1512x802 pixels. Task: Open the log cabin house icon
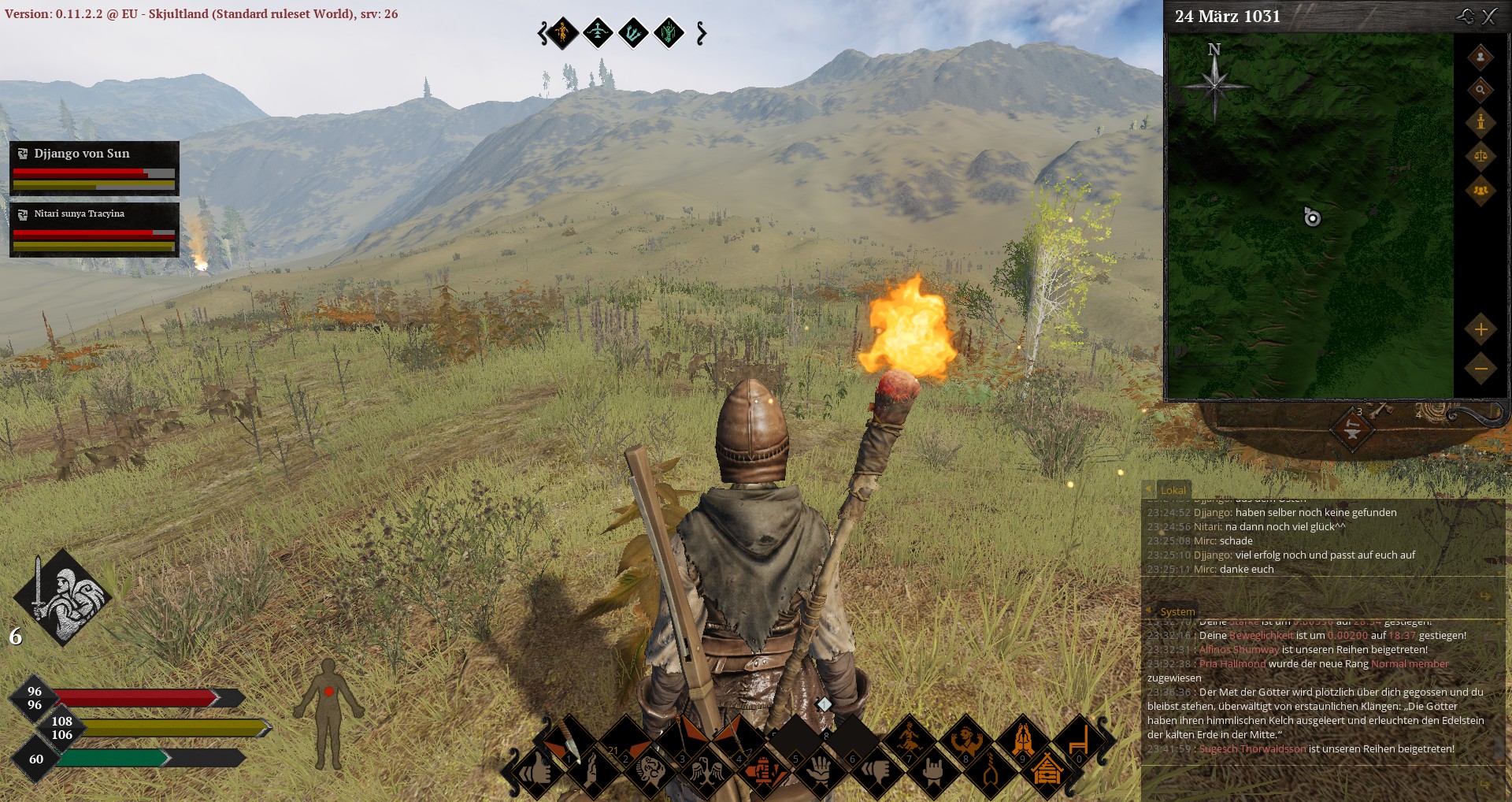click(1047, 770)
